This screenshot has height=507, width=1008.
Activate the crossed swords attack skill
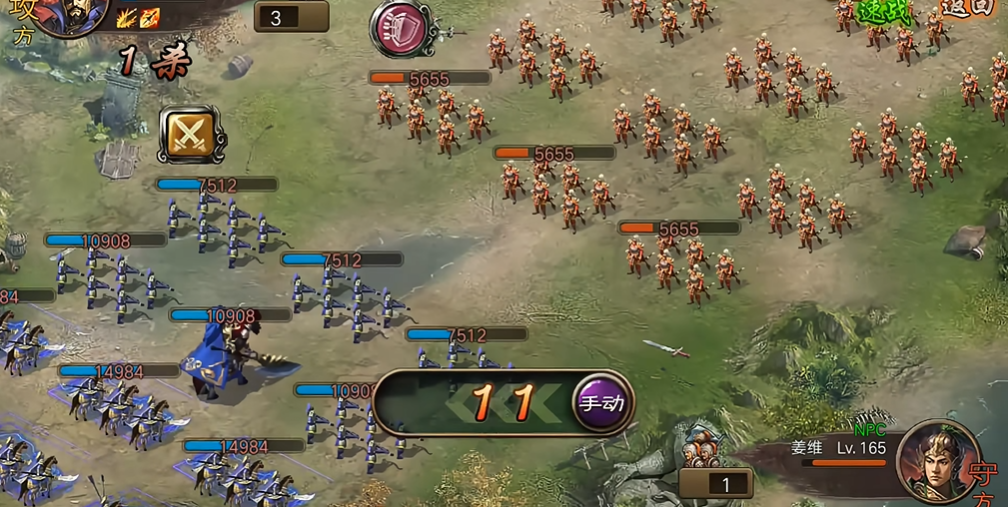(x=188, y=135)
